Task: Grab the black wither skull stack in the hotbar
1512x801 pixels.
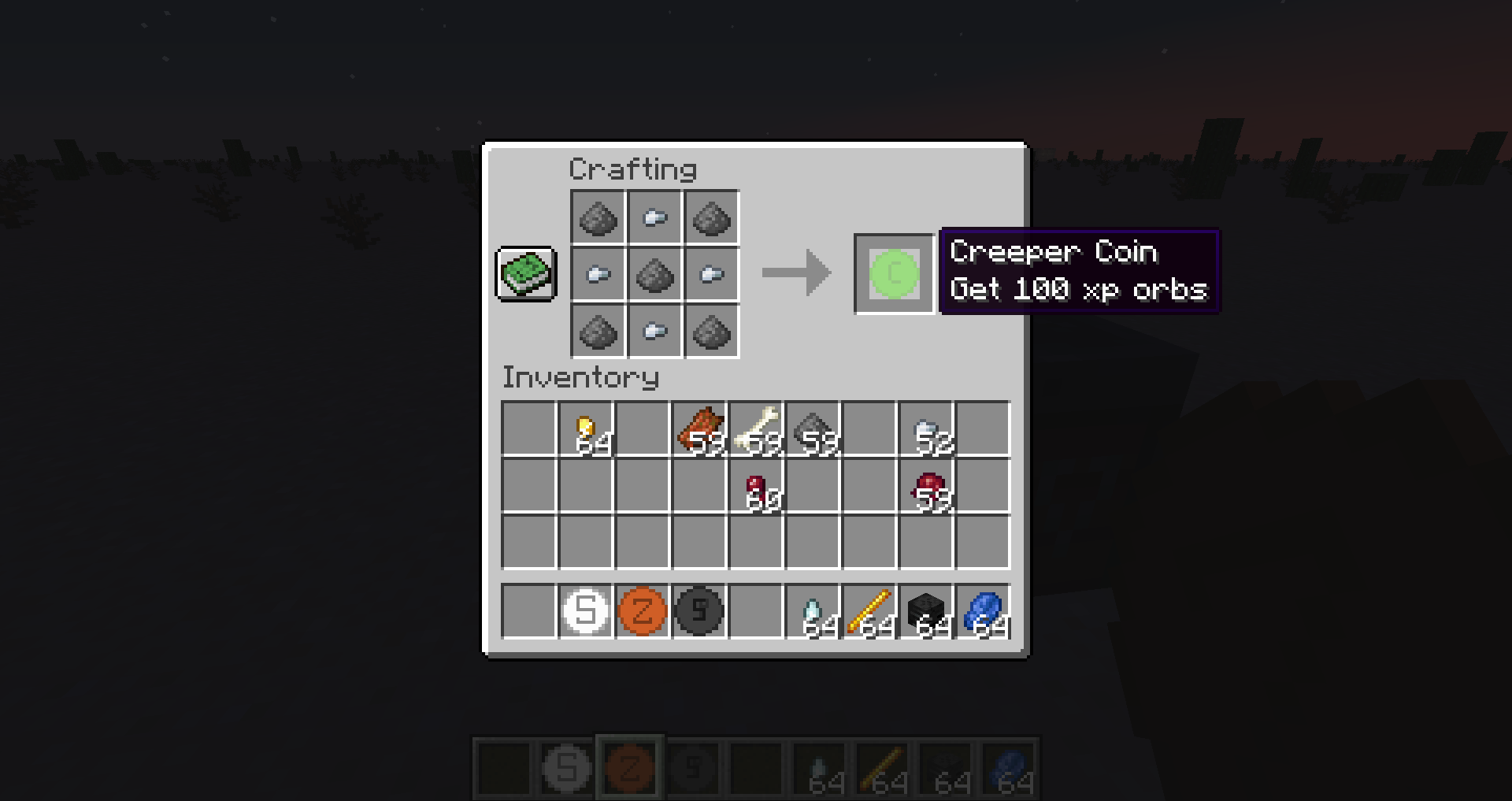Action: point(925,610)
